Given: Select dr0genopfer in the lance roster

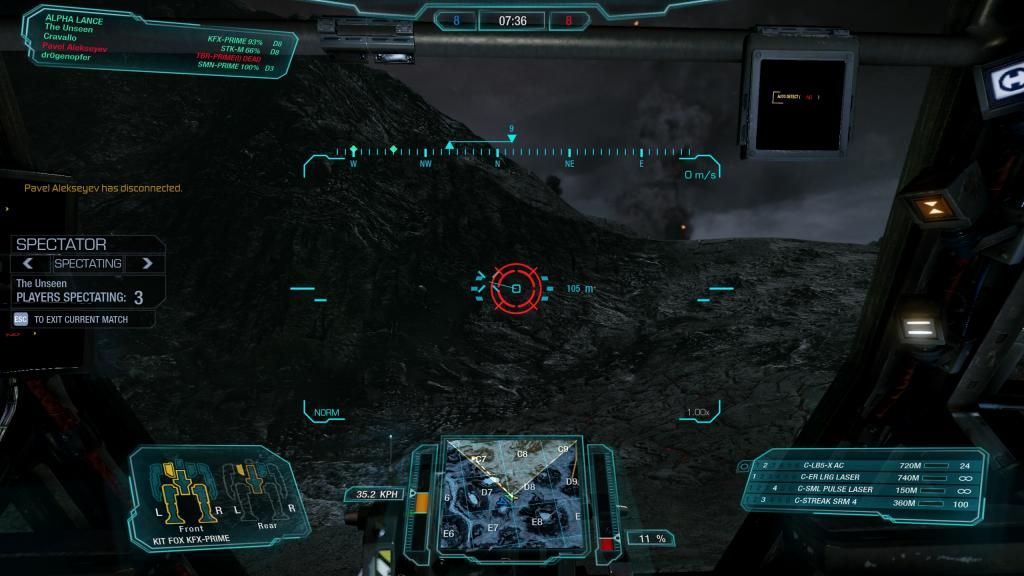Looking at the screenshot, I should tap(68, 56).
